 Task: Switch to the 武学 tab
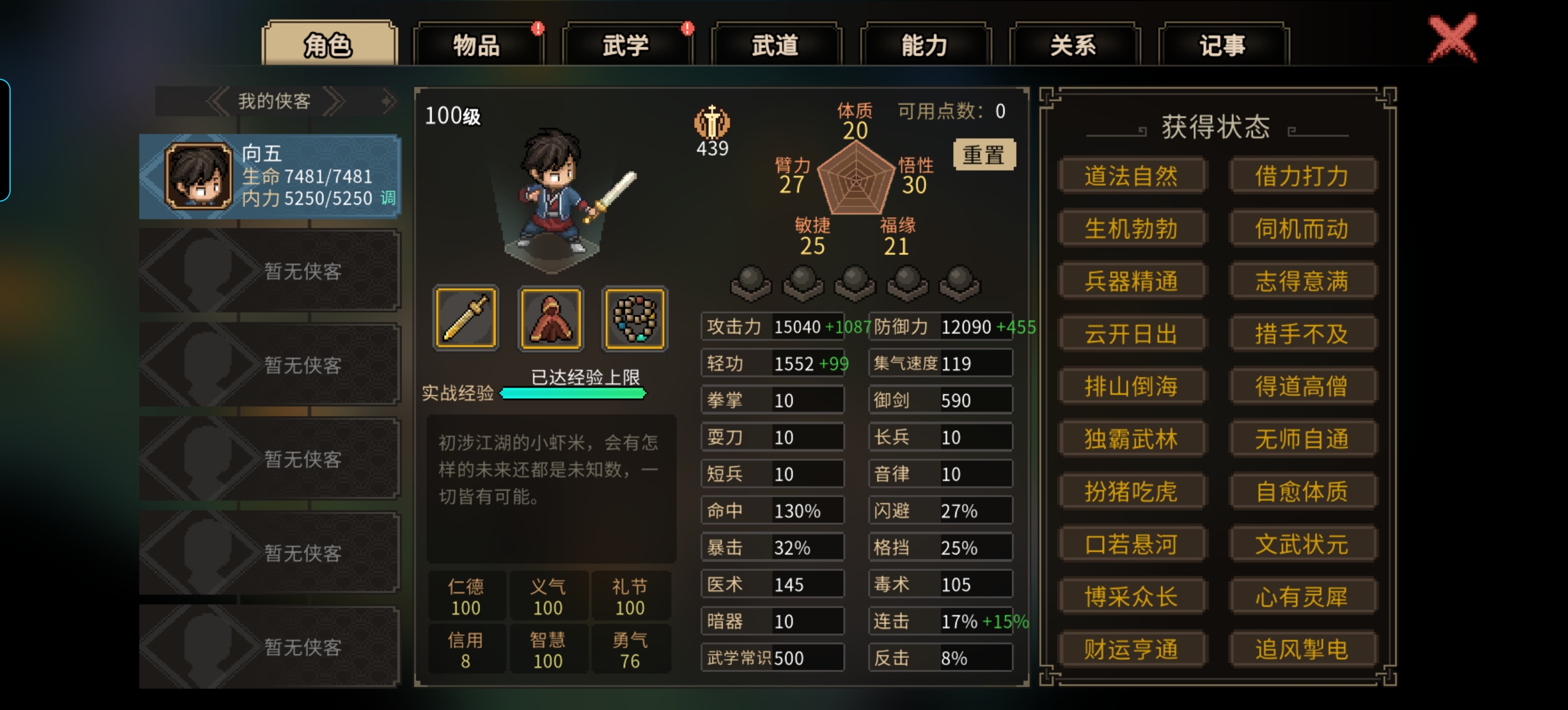point(625,46)
